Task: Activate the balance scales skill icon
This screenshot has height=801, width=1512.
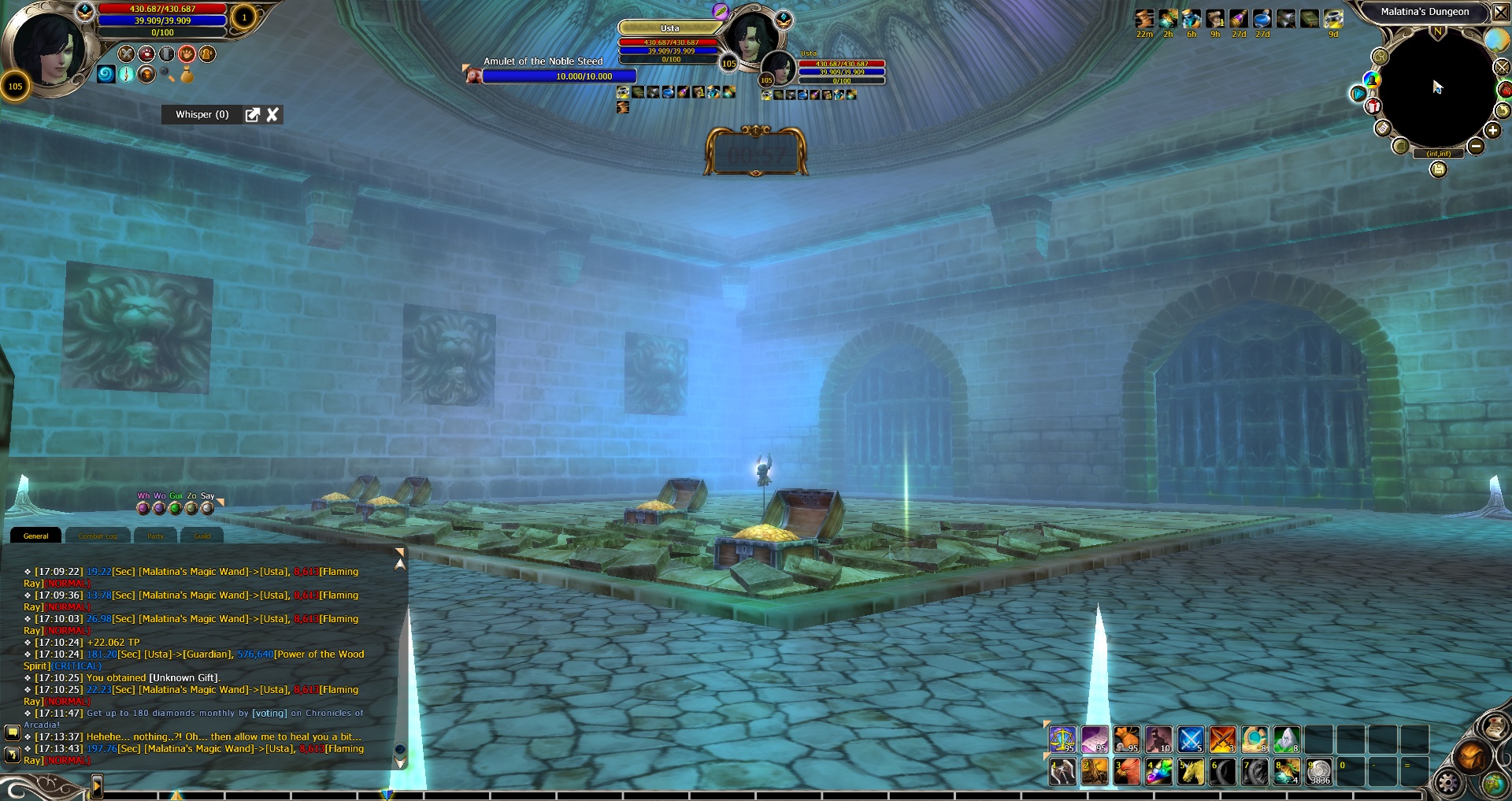Action: pyautogui.click(x=1062, y=740)
